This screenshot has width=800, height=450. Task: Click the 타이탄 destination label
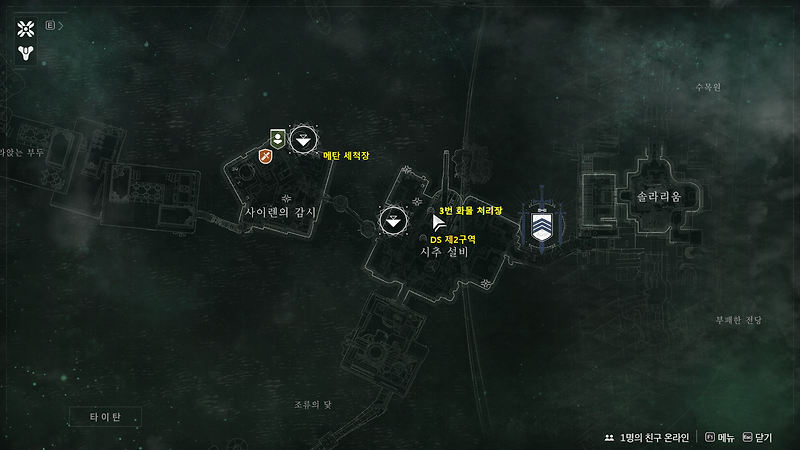tap(105, 416)
